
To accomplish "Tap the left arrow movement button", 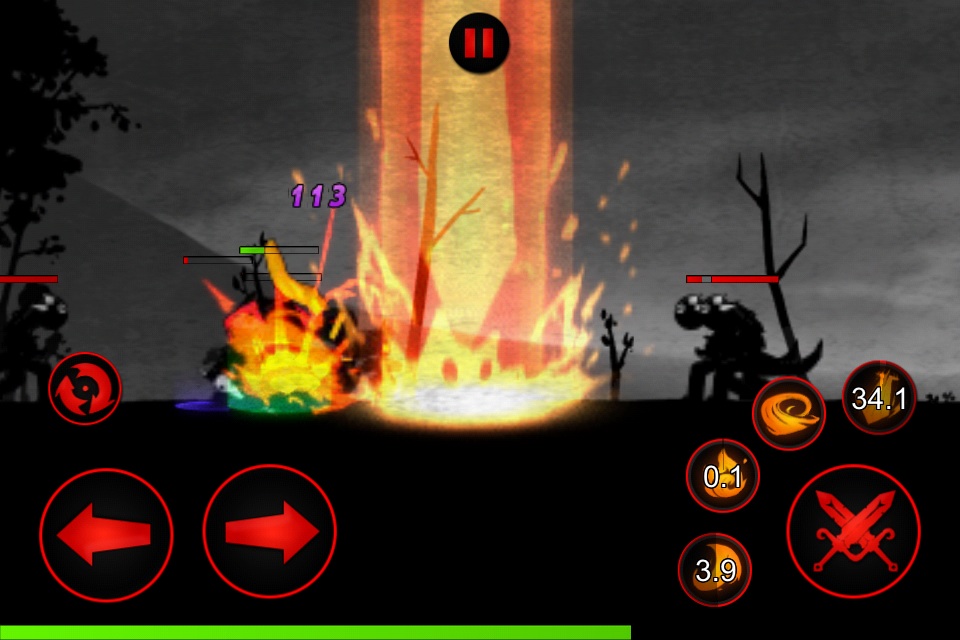I will [x=106, y=534].
